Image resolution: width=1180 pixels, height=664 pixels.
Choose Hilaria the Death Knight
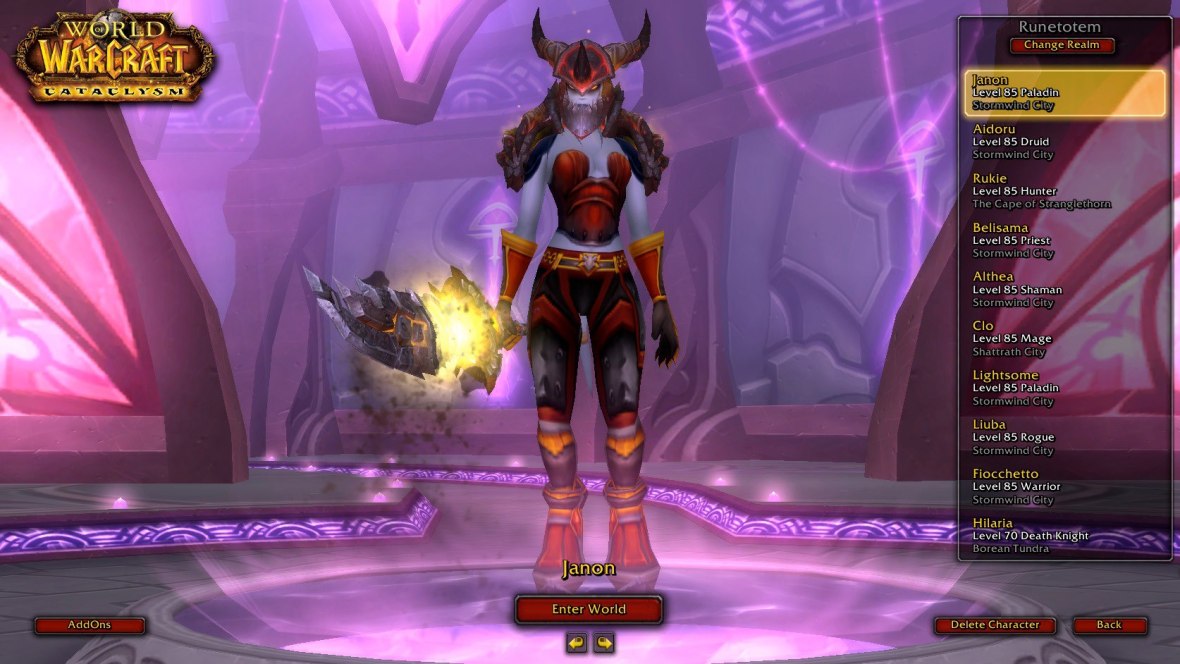1064,535
